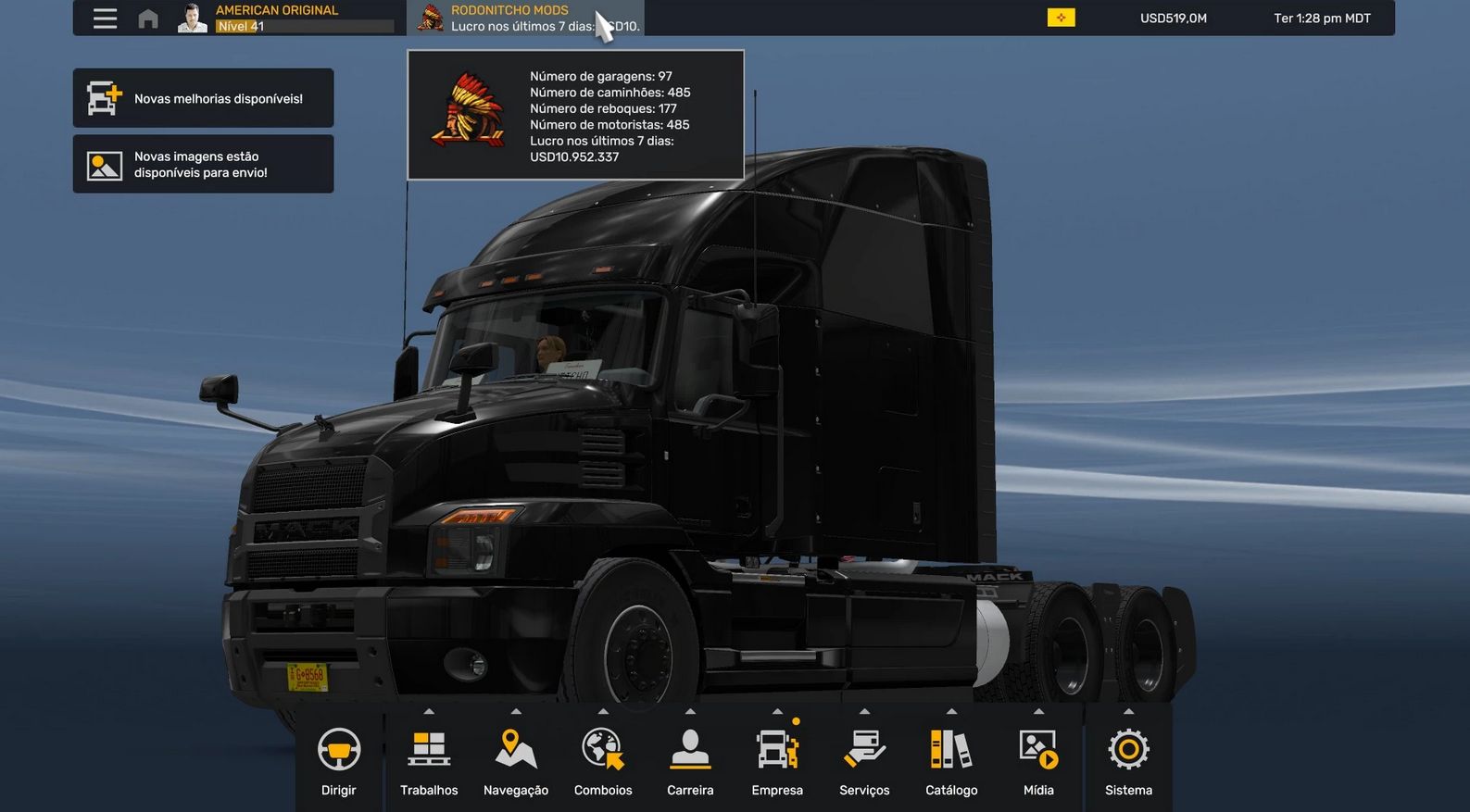The height and width of the screenshot is (812, 1470).
Task: Go to the home screen icon
Action: [148, 19]
